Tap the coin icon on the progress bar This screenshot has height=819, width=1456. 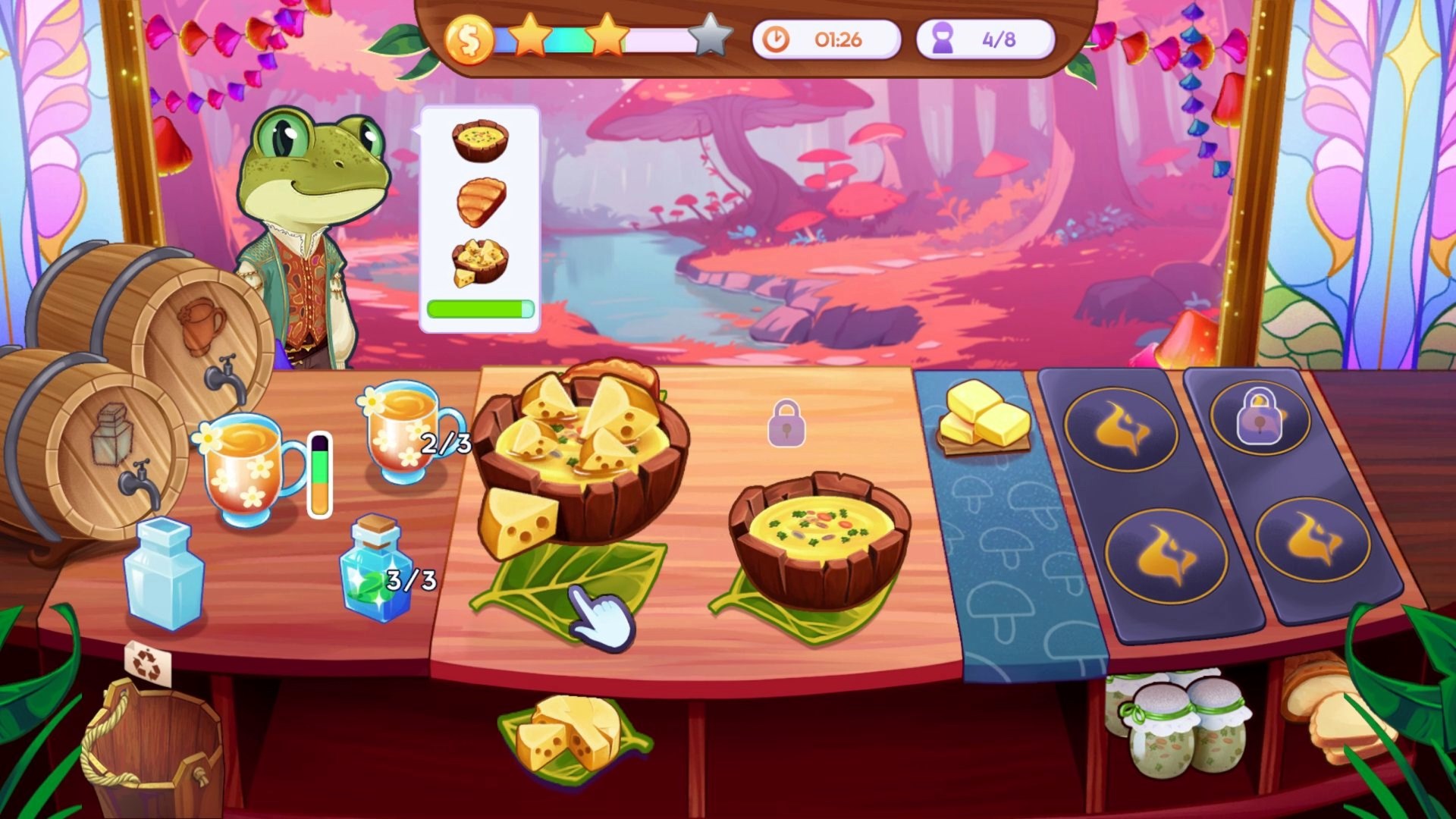(470, 39)
